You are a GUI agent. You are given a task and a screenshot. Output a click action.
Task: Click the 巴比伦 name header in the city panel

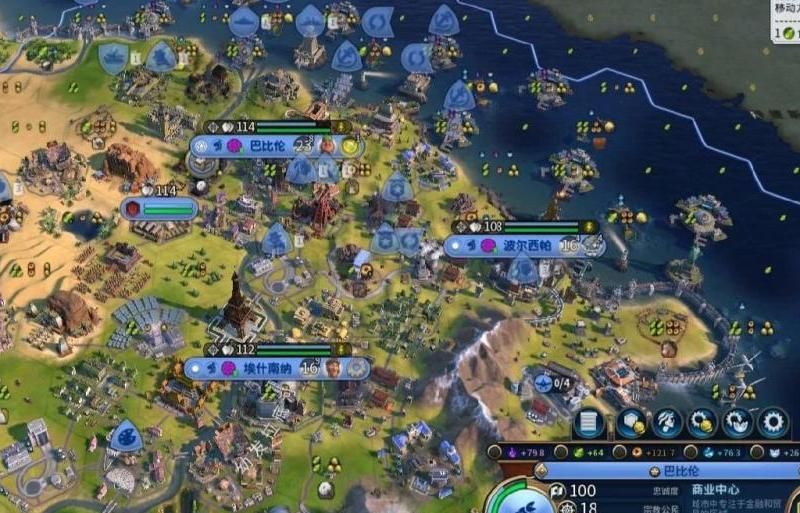pyautogui.click(x=669, y=470)
